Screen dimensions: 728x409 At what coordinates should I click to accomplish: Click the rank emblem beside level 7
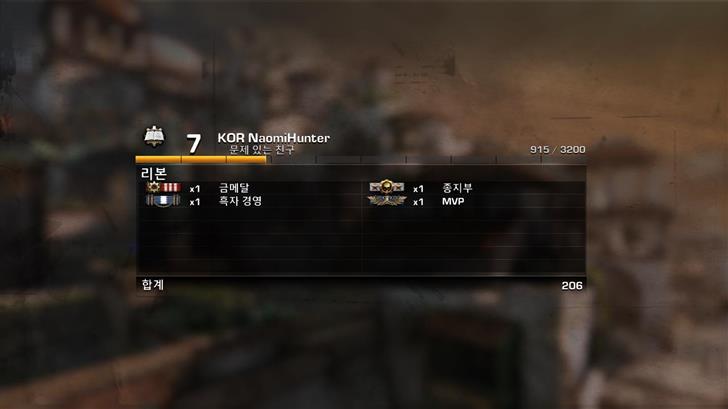tap(154, 138)
